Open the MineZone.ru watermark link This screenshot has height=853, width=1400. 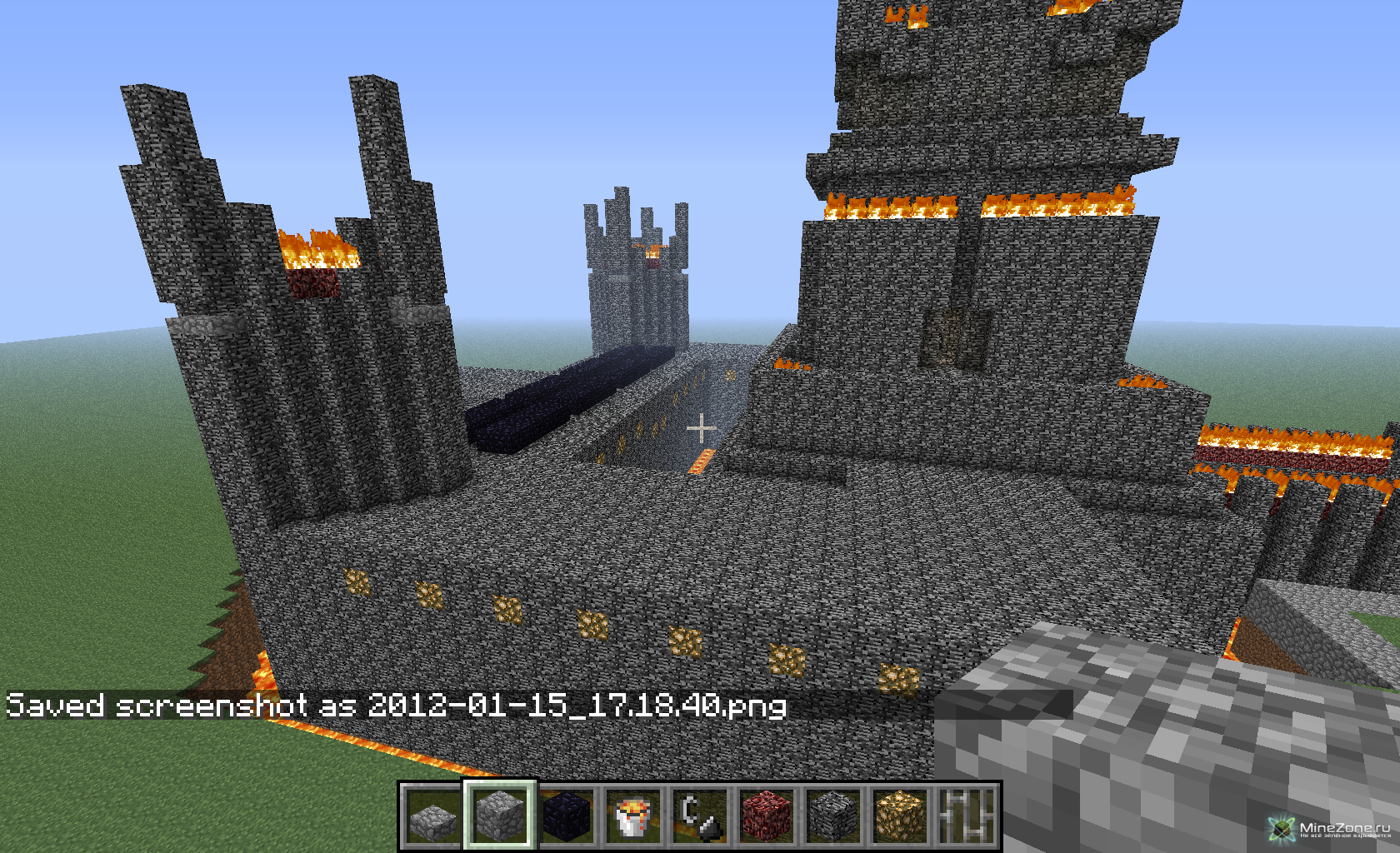(1332, 829)
